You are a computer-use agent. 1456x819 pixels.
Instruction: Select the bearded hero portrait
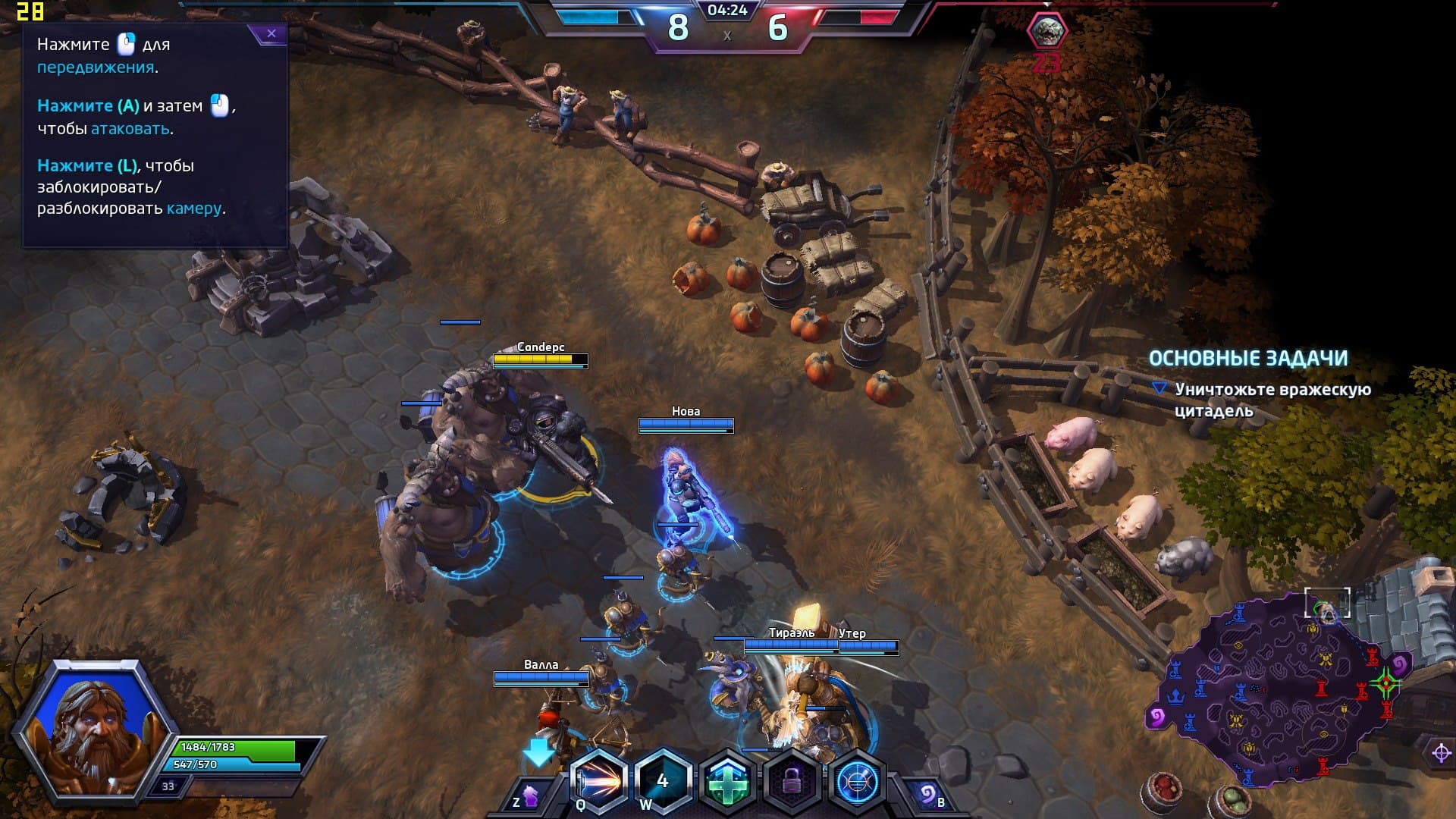[95, 730]
